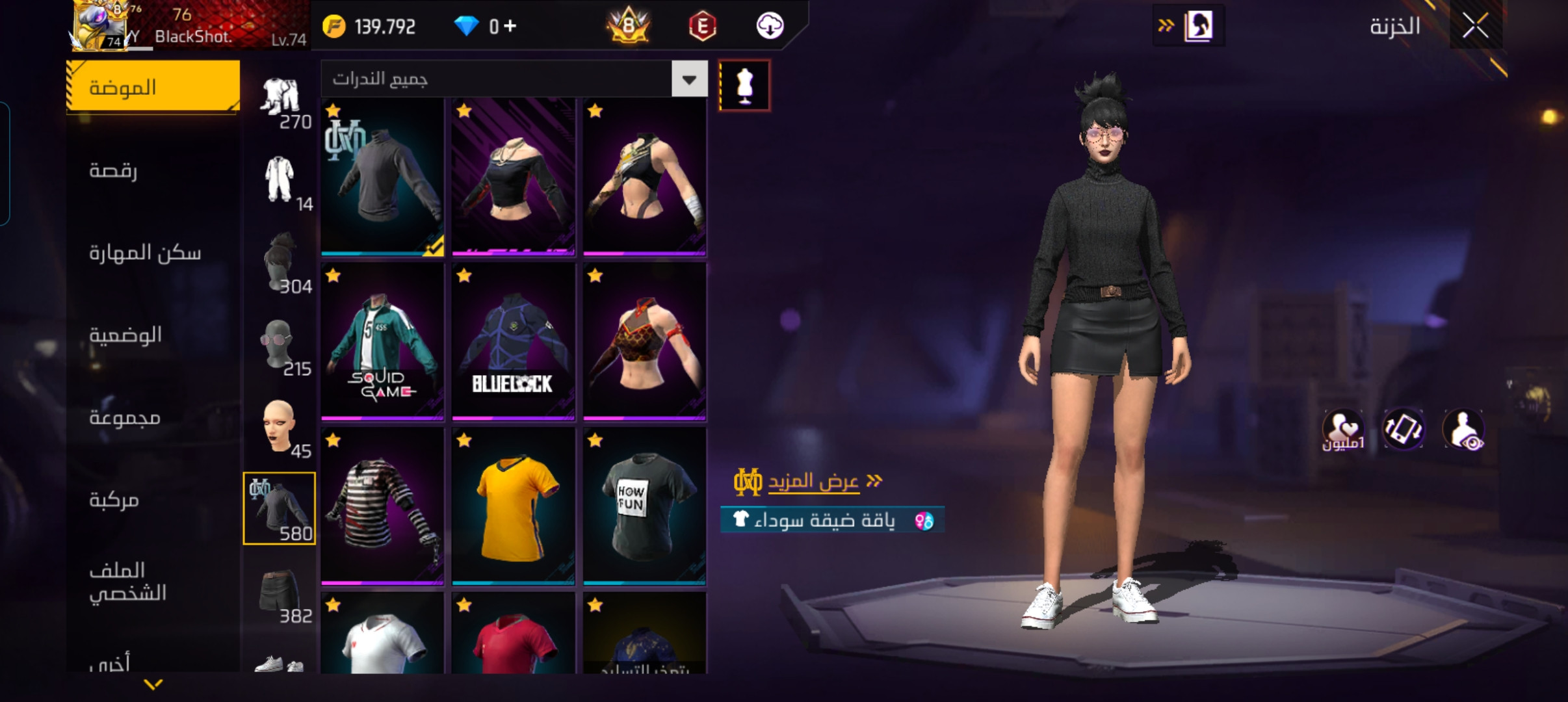
Task: Open the مركبة vehicle tab
Action: [x=114, y=500]
